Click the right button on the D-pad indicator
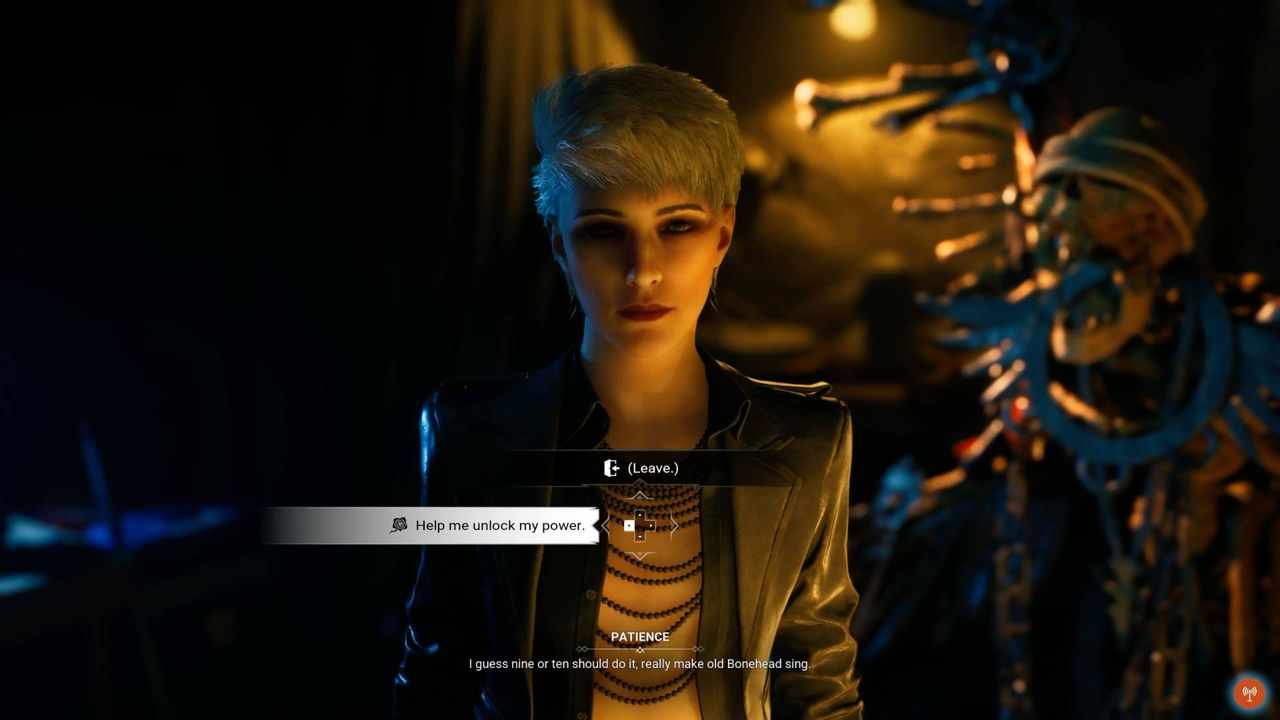1280x720 pixels. coord(651,525)
